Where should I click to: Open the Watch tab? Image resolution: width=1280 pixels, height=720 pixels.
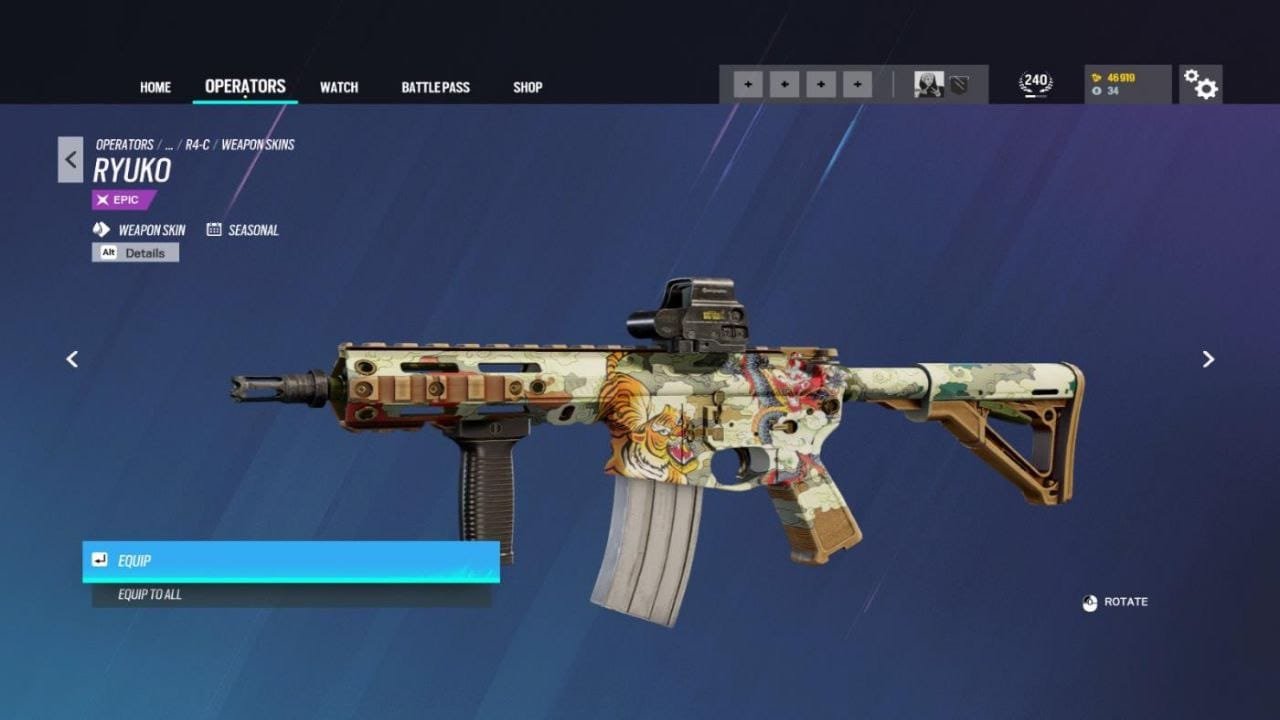(x=339, y=87)
